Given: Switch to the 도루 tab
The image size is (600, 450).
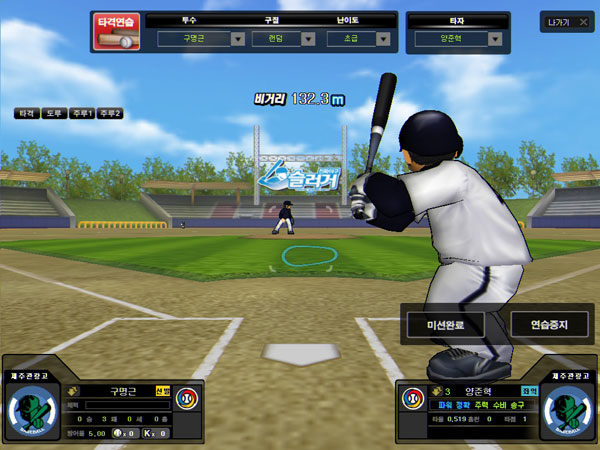Looking at the screenshot, I should pos(54,114).
